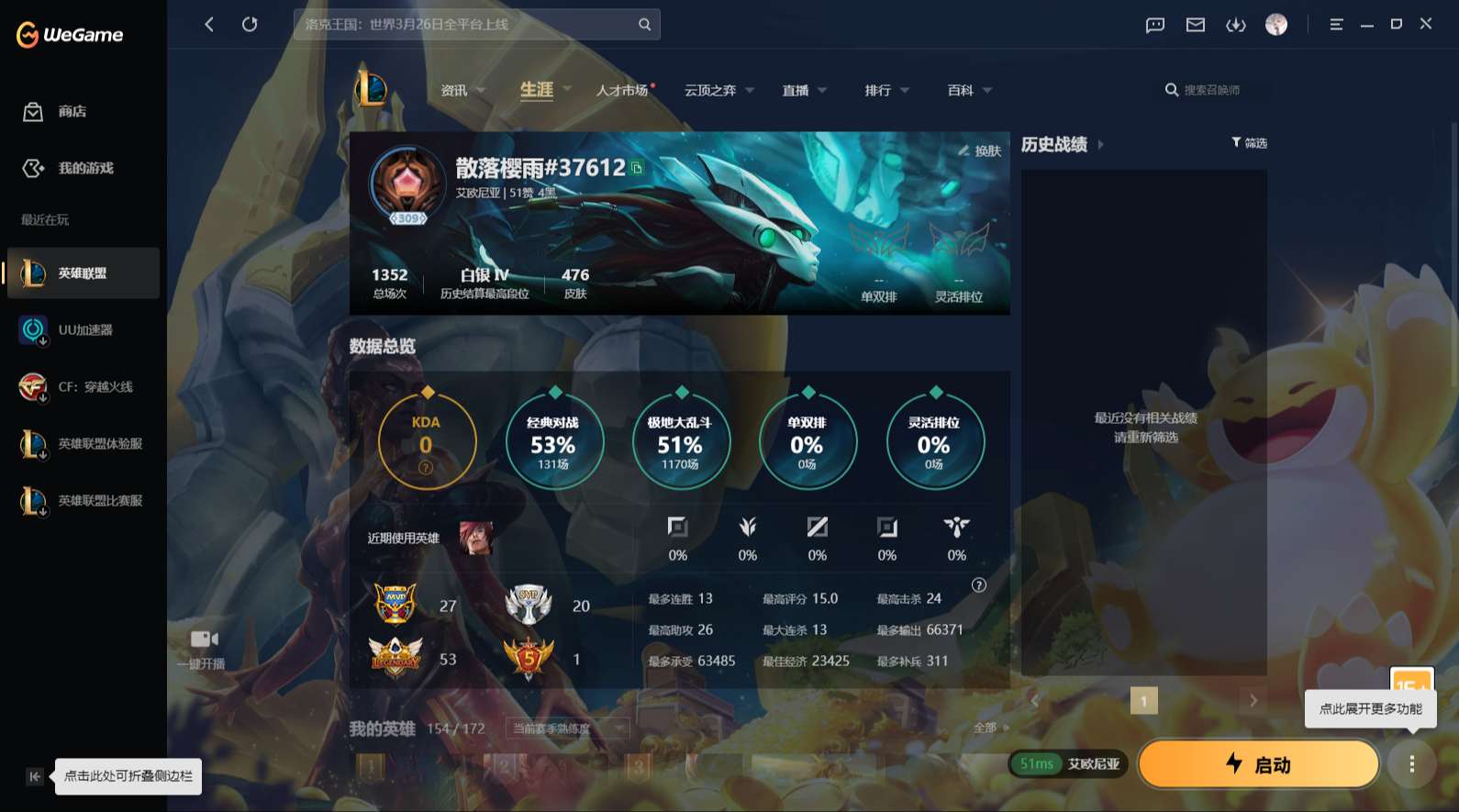Expand the 全部 champion filter dropdown
Image resolution: width=1459 pixels, height=812 pixels.
pyautogui.click(x=989, y=727)
